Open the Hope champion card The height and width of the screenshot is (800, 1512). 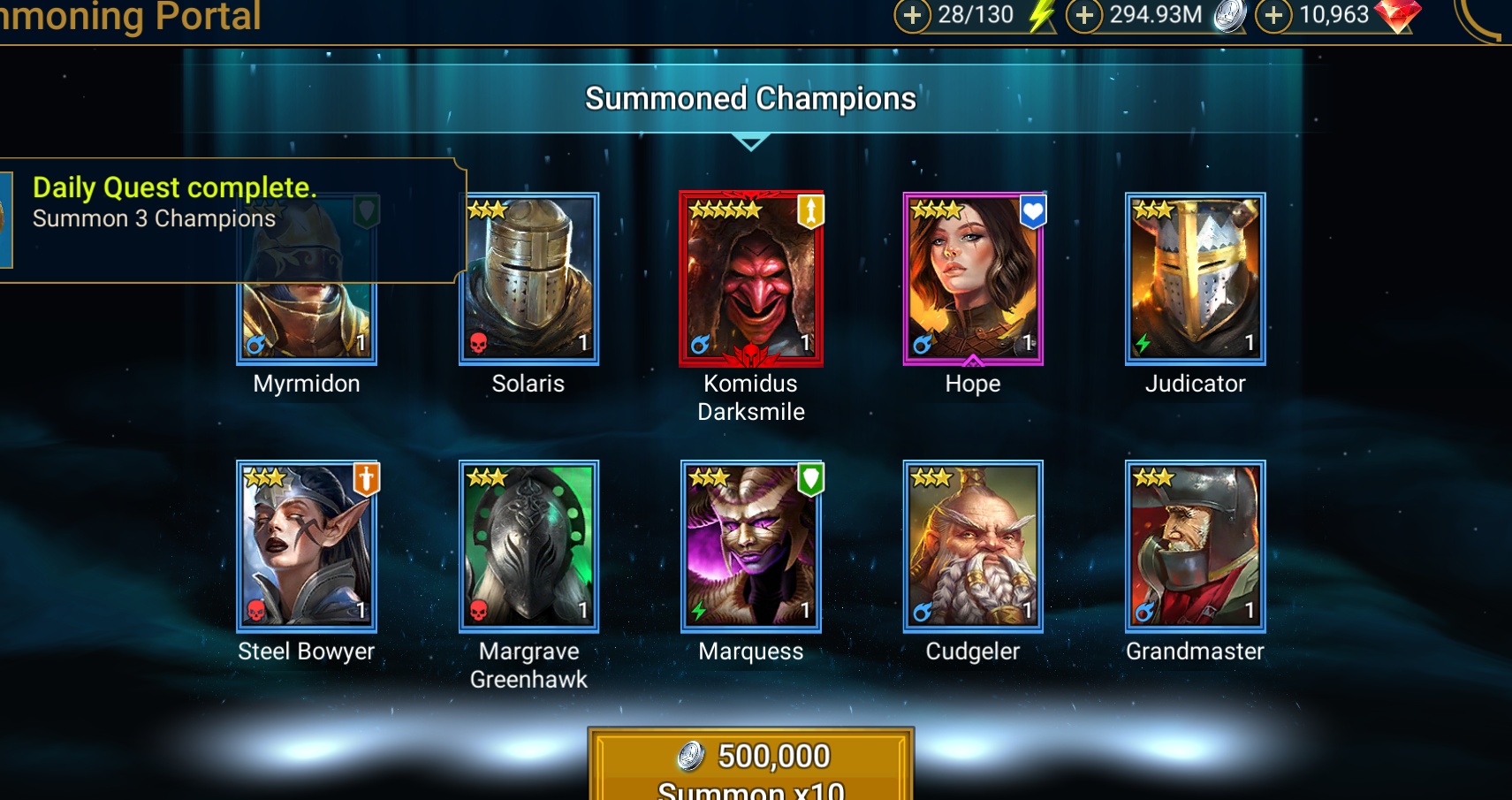point(973,278)
